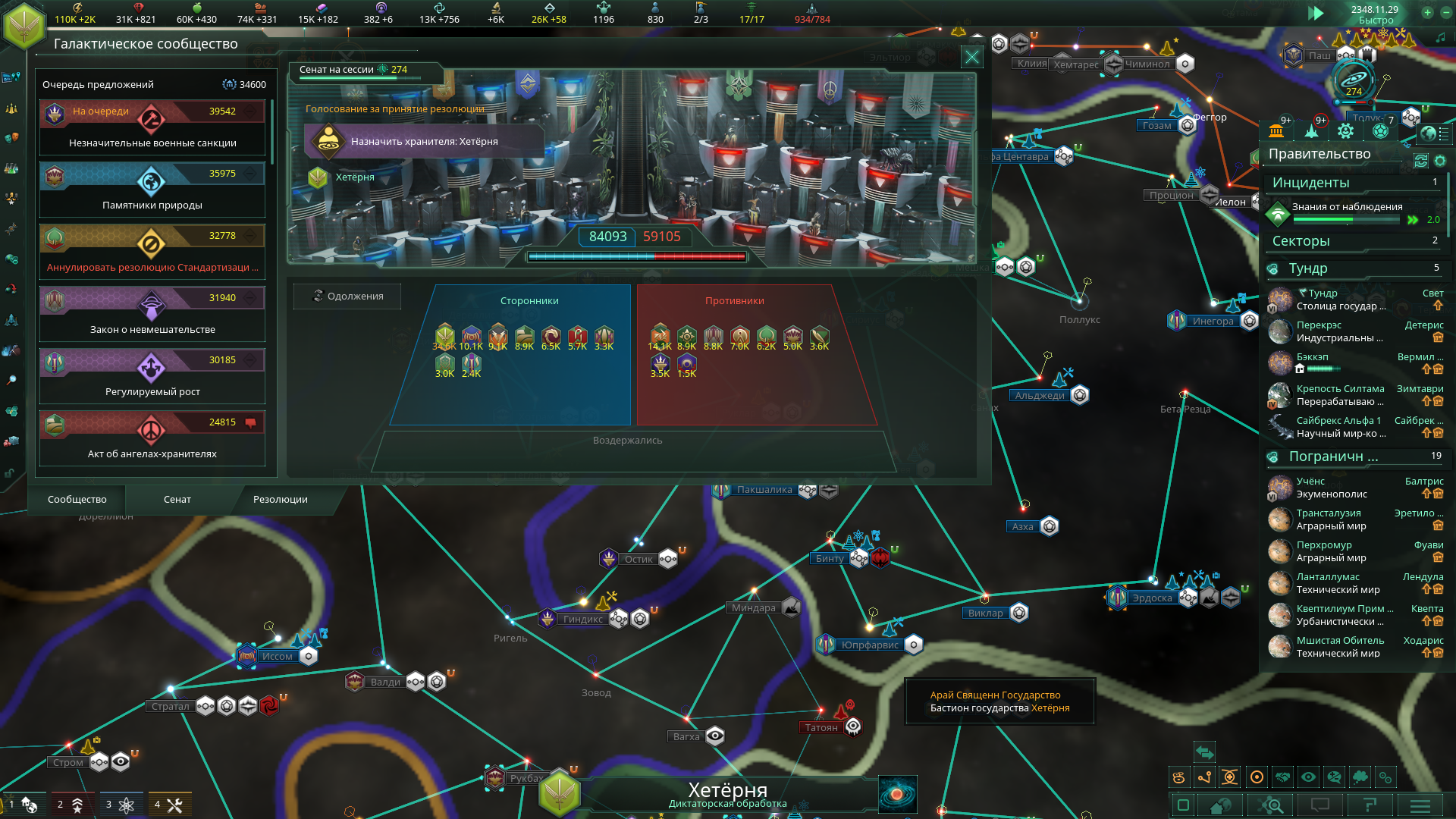Select the Памятники природы proposal
1456x819 pixels.
click(152, 190)
